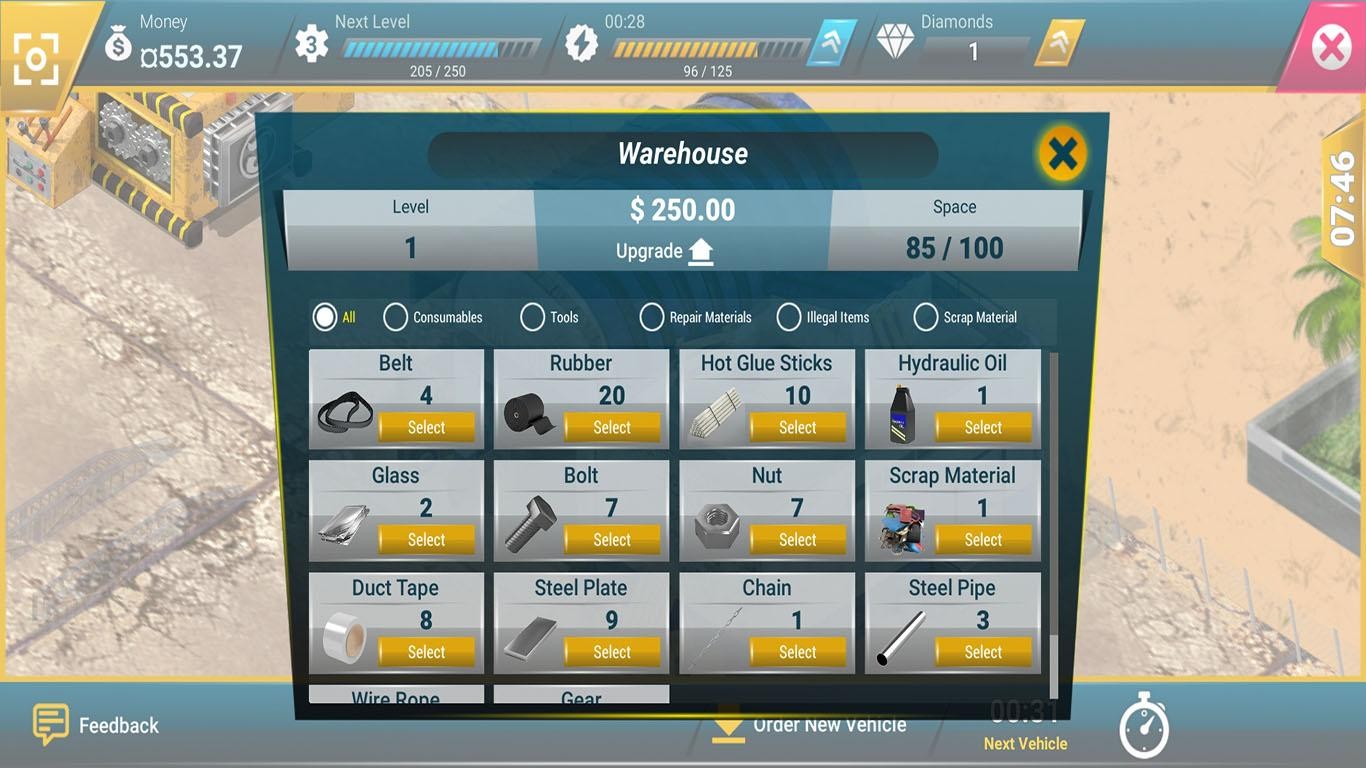Select the Rubber item

coord(612,427)
